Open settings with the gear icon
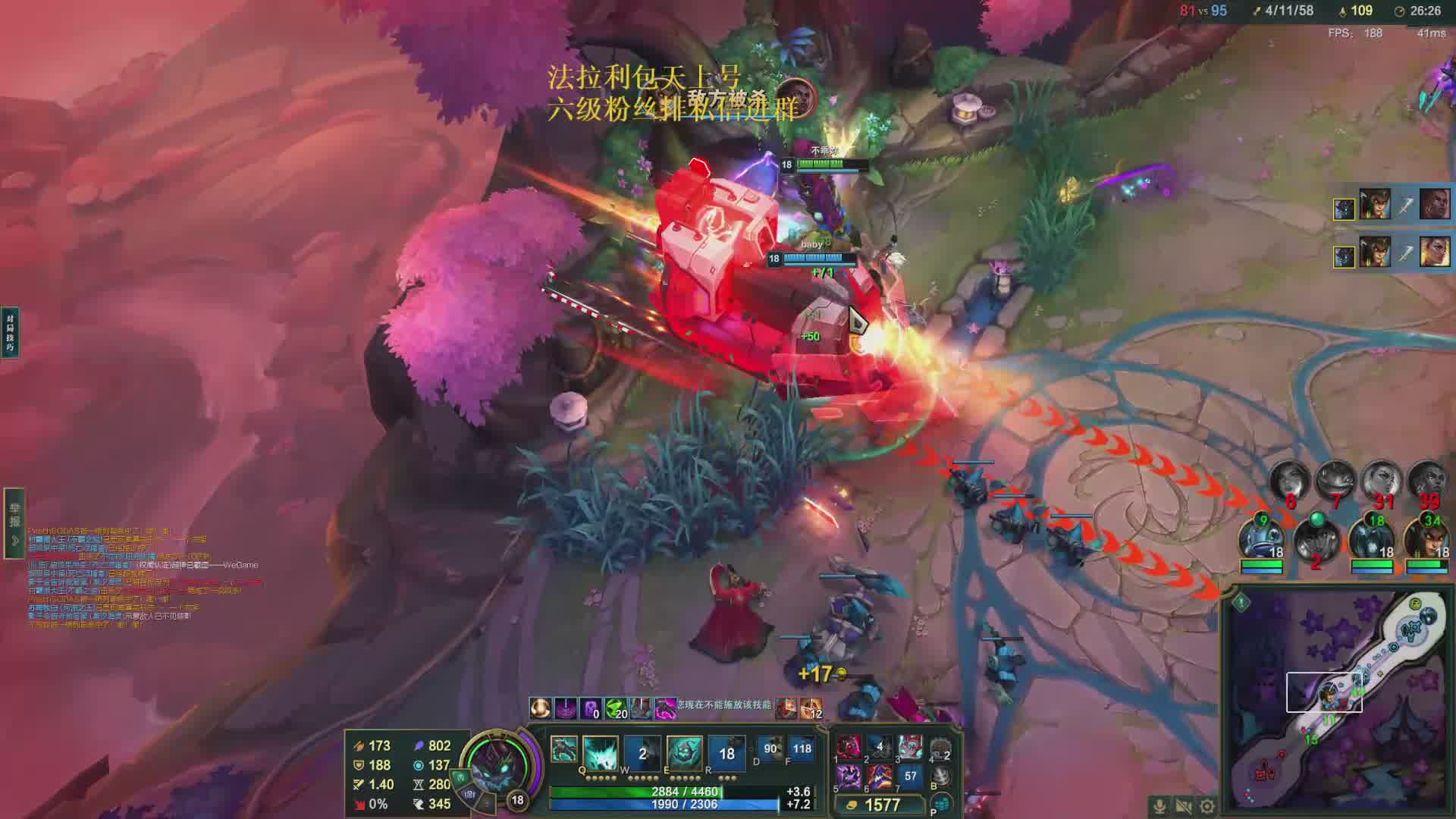The width and height of the screenshot is (1456, 819). (x=1207, y=806)
